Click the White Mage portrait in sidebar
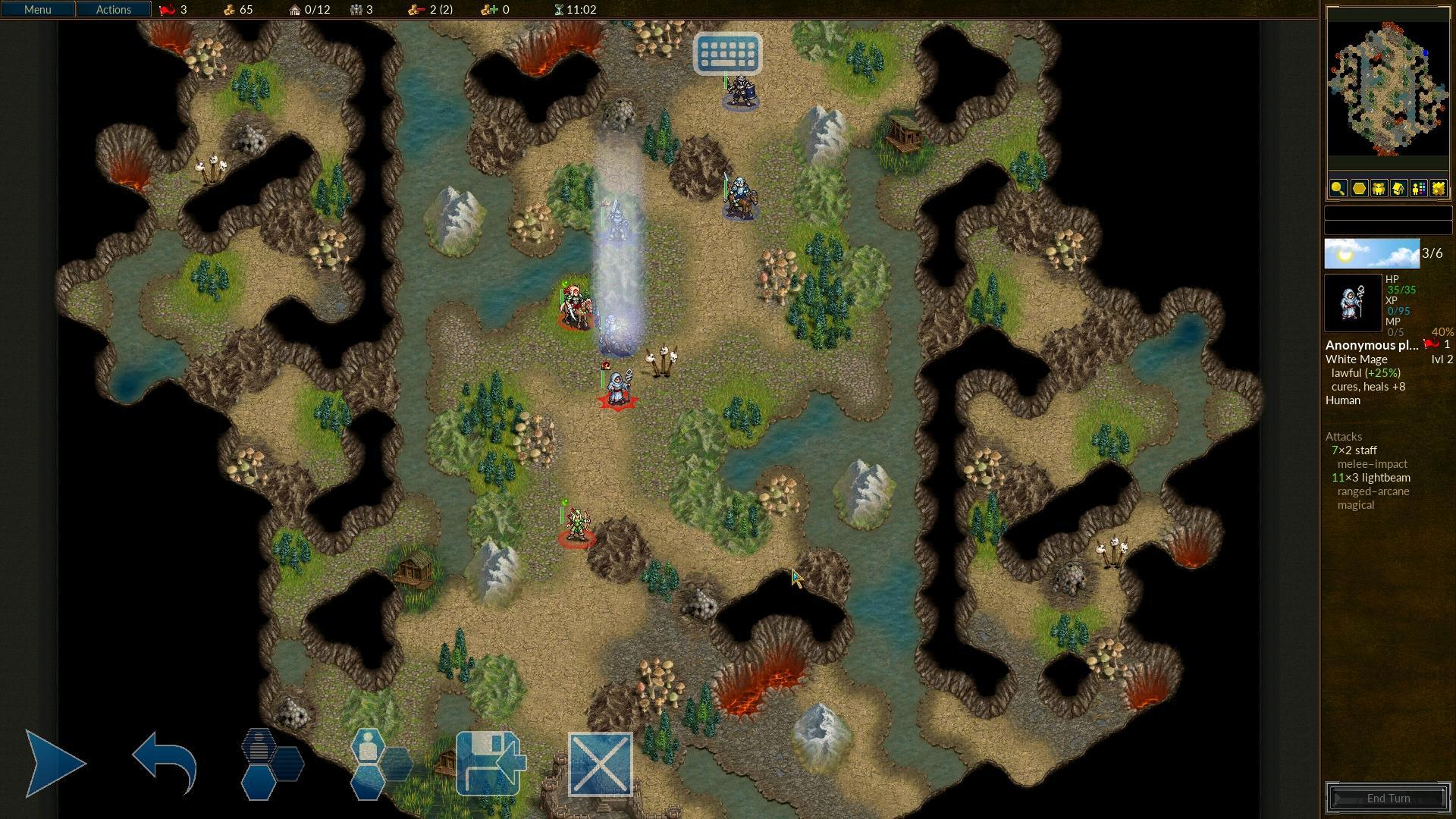Viewport: 1456px width, 819px height. [x=1353, y=303]
